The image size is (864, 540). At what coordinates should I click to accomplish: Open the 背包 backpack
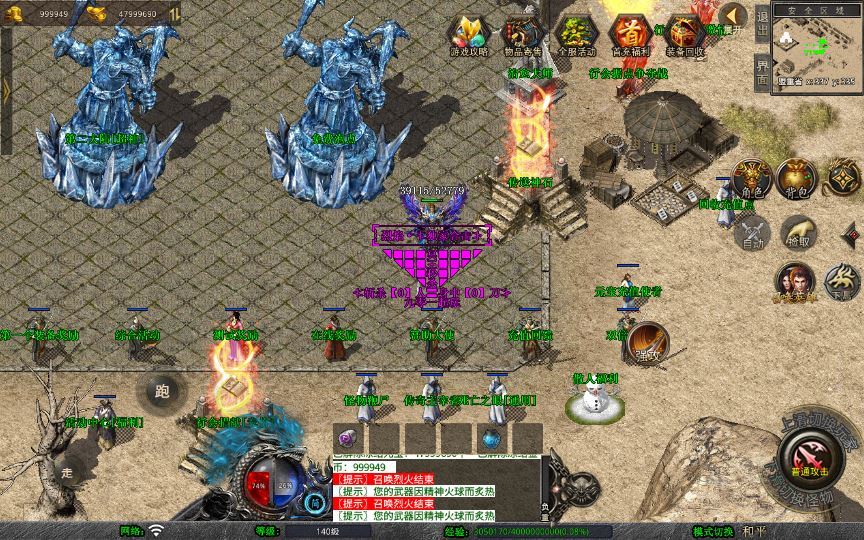795,178
